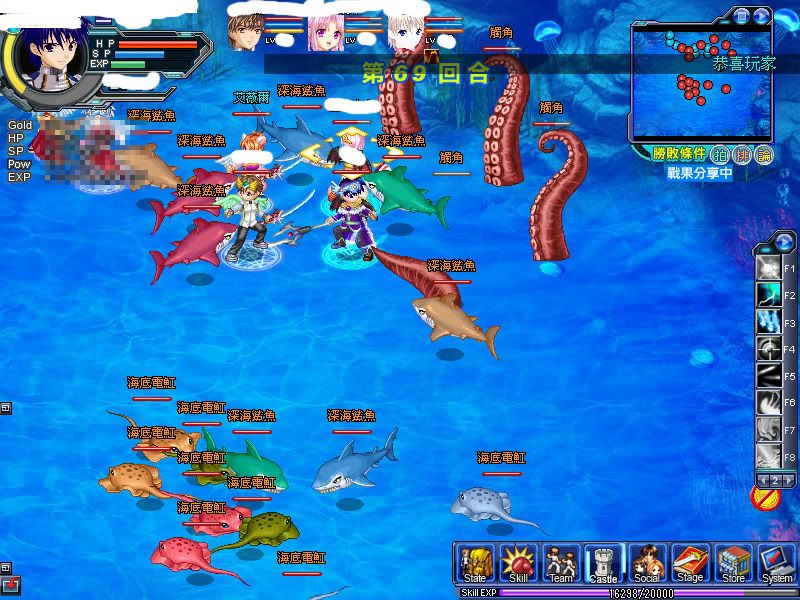Open the Stage menu
The width and height of the screenshot is (800, 600).
coord(690,563)
